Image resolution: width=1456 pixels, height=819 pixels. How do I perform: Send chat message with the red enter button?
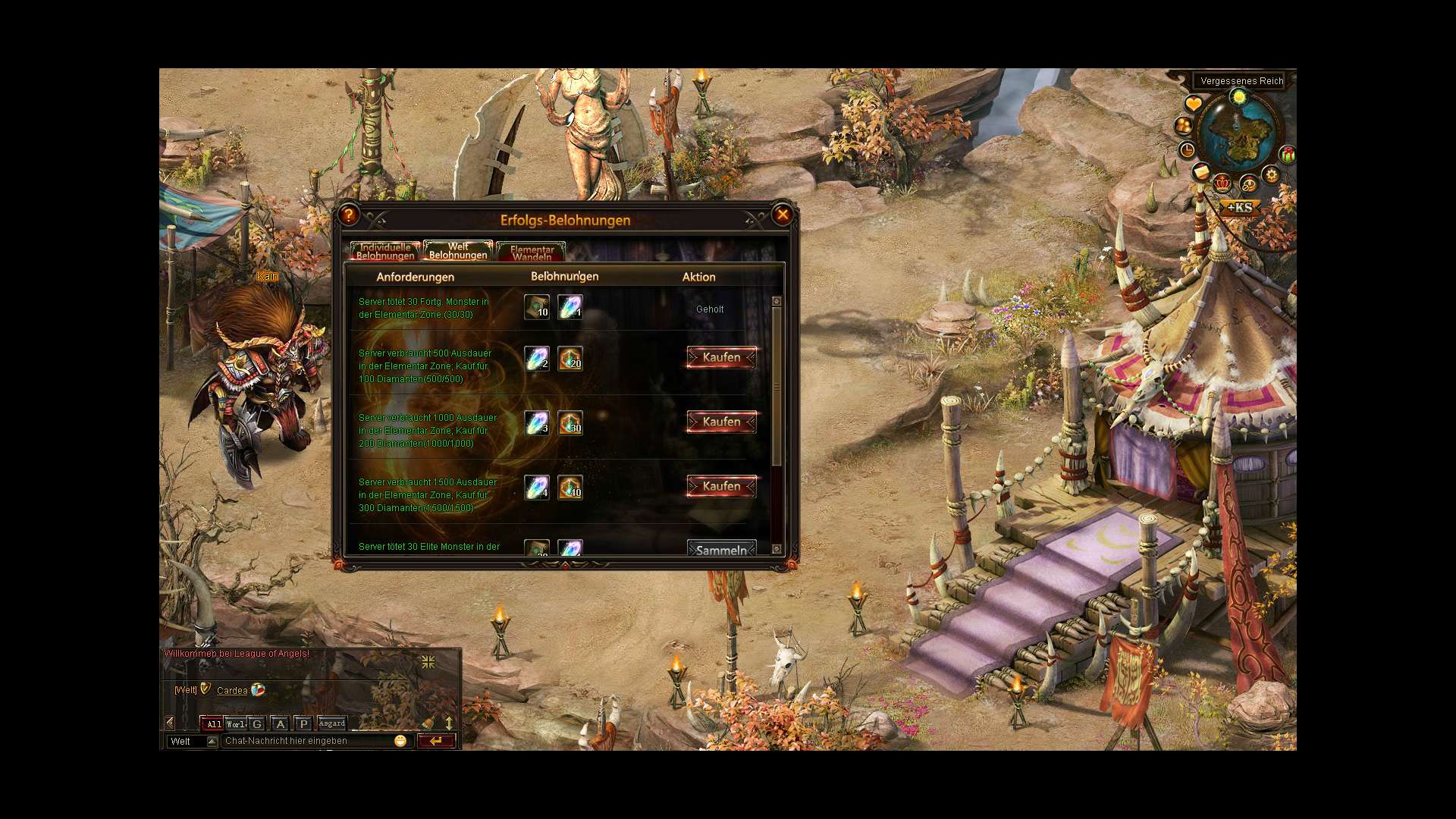(436, 741)
